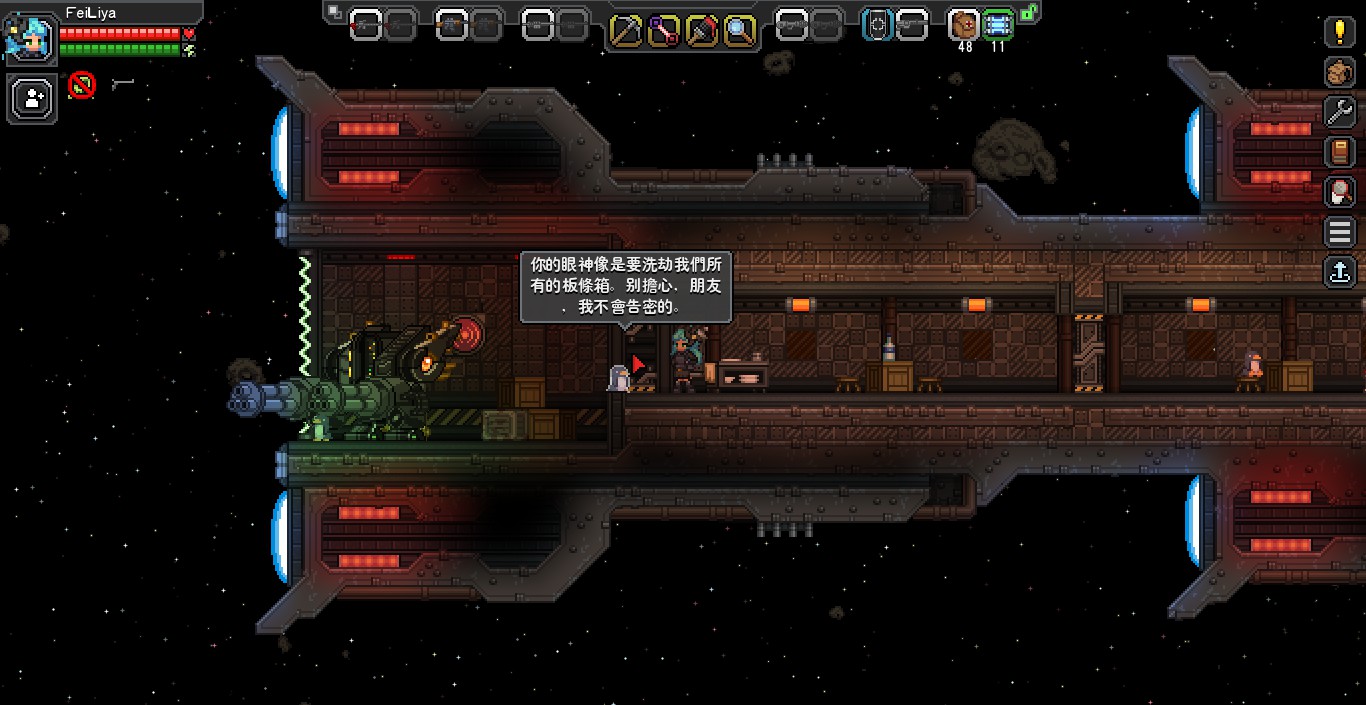Select the purple wire tool
This screenshot has width=1366, height=705.
point(664,31)
